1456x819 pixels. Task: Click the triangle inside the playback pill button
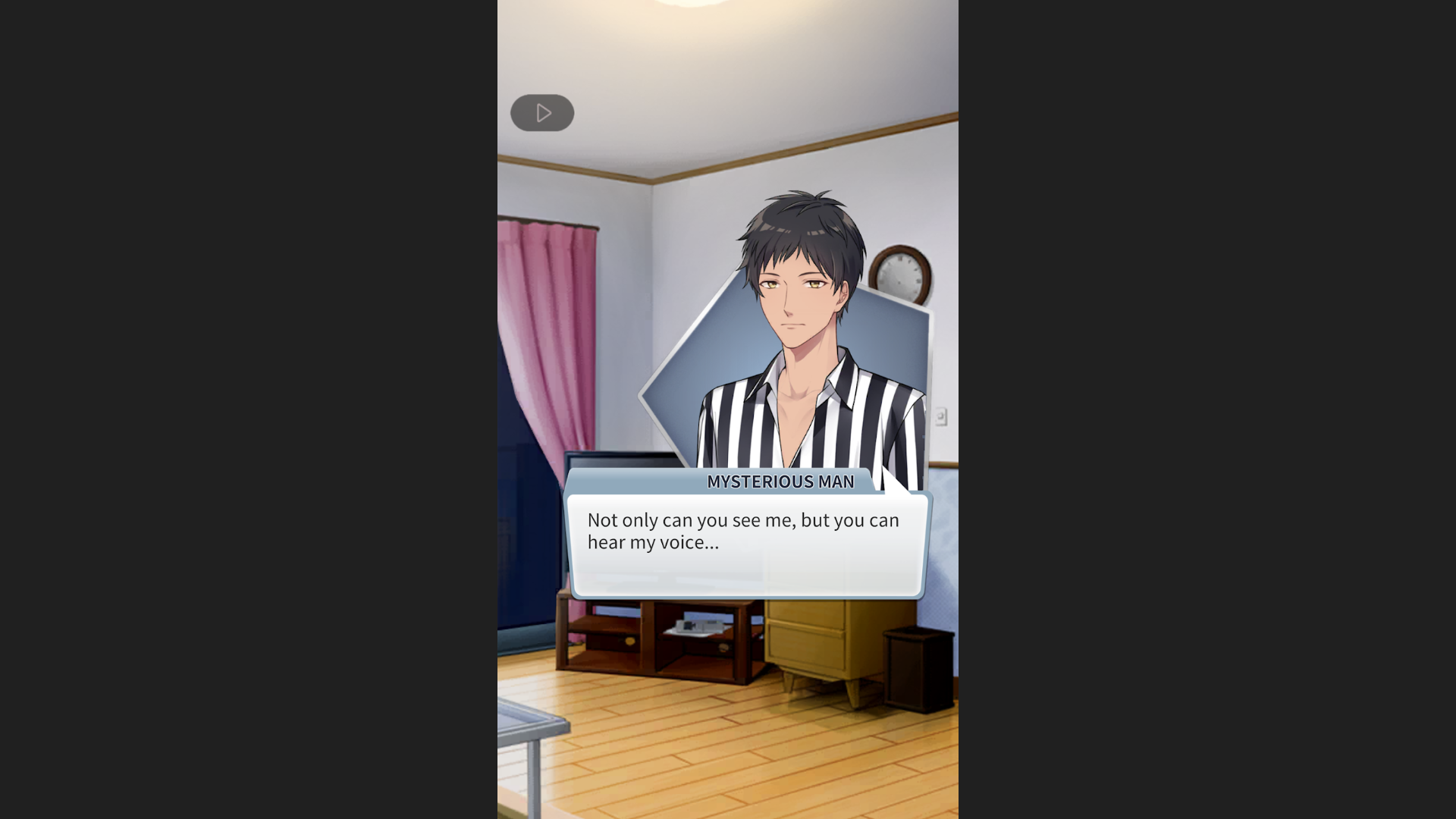point(544,112)
